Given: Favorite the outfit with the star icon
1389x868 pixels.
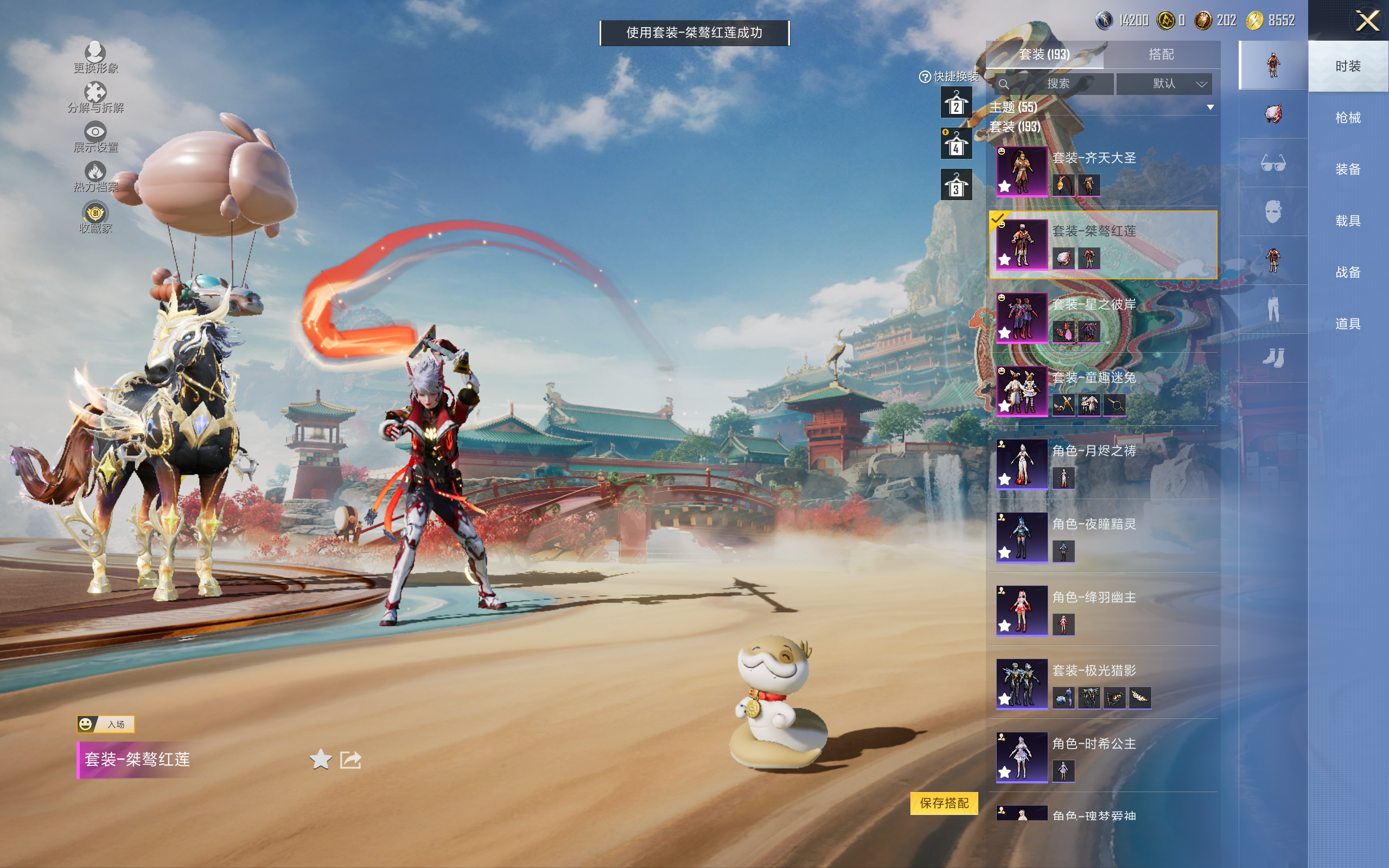Looking at the screenshot, I should coord(320,759).
